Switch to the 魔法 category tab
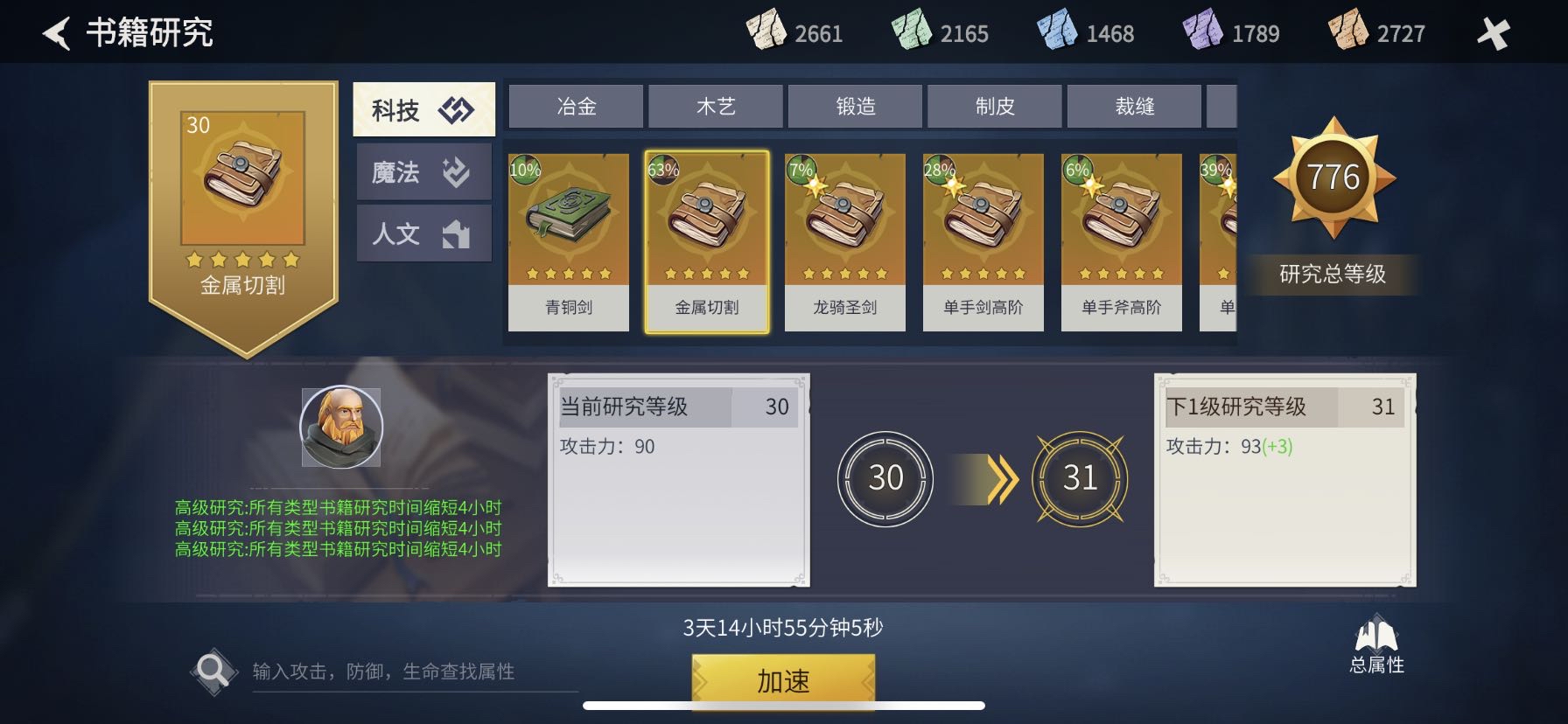1568x724 pixels. [x=423, y=172]
